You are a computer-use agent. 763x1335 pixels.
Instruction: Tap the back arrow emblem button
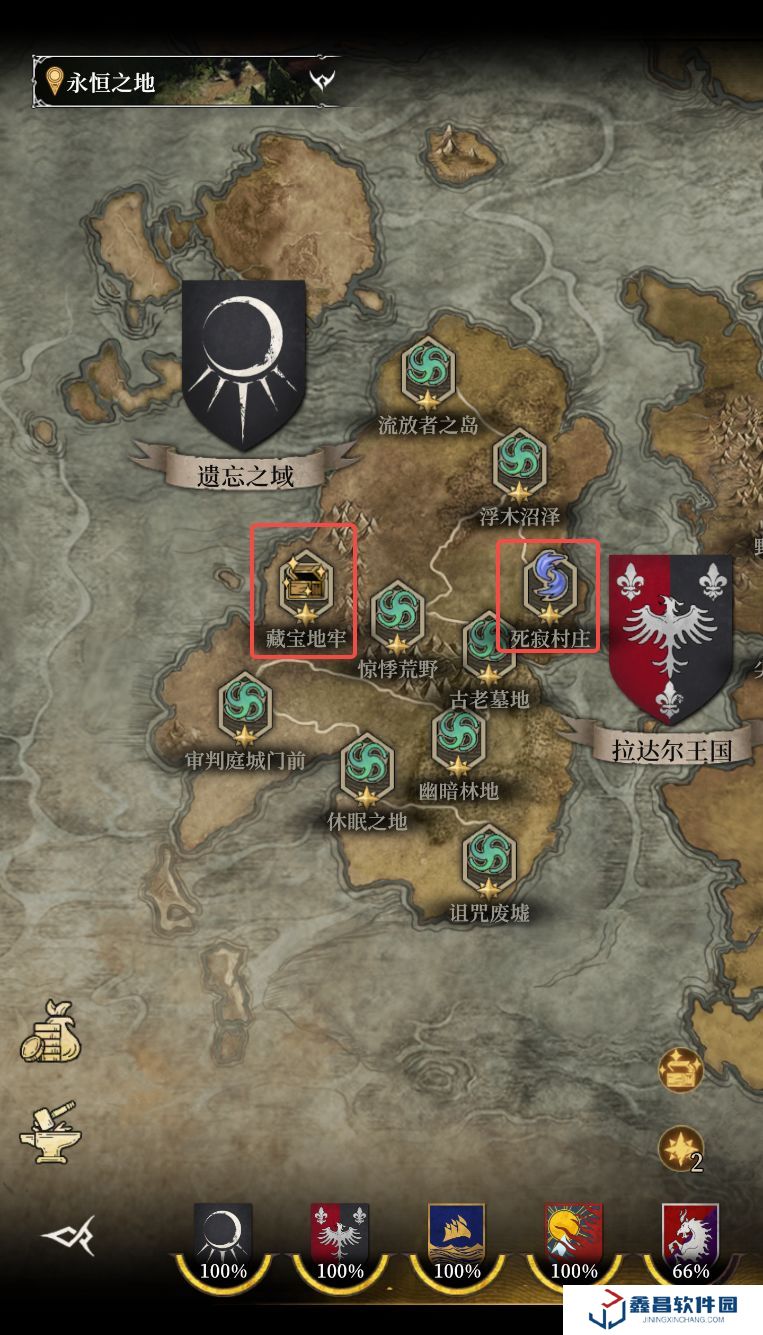pyautogui.click(x=68, y=1236)
